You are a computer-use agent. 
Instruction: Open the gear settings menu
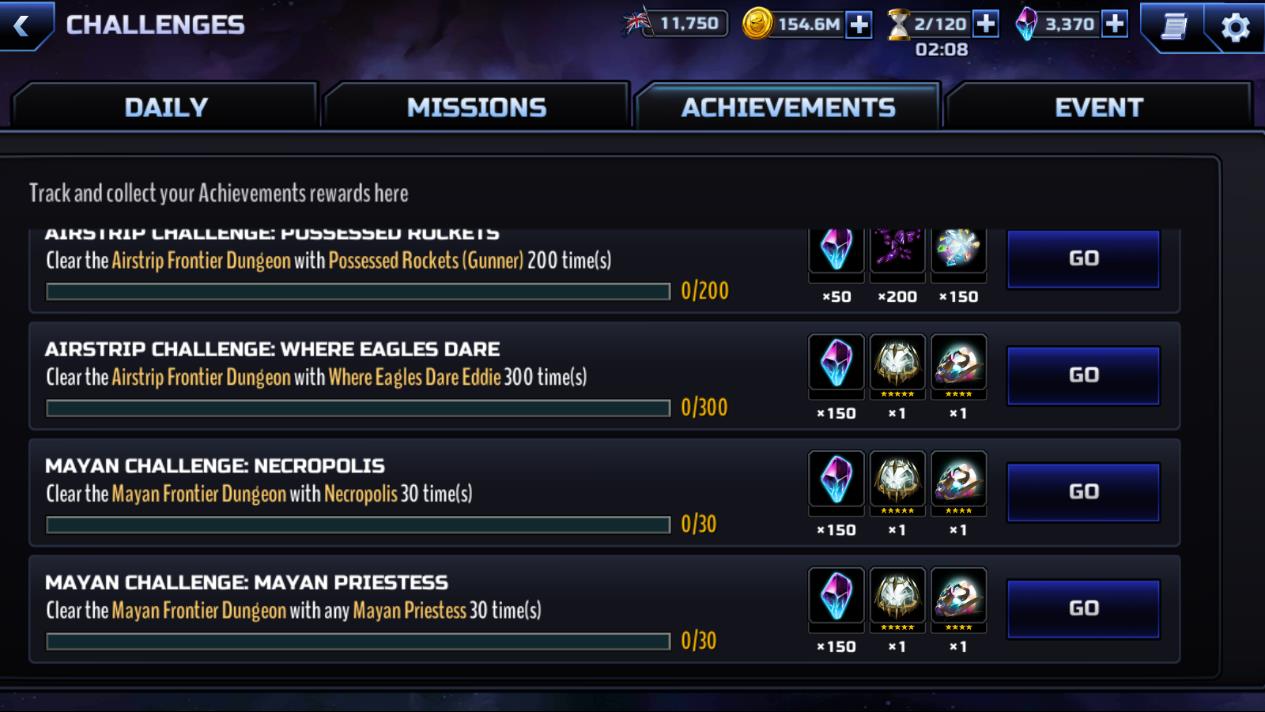(x=1235, y=26)
